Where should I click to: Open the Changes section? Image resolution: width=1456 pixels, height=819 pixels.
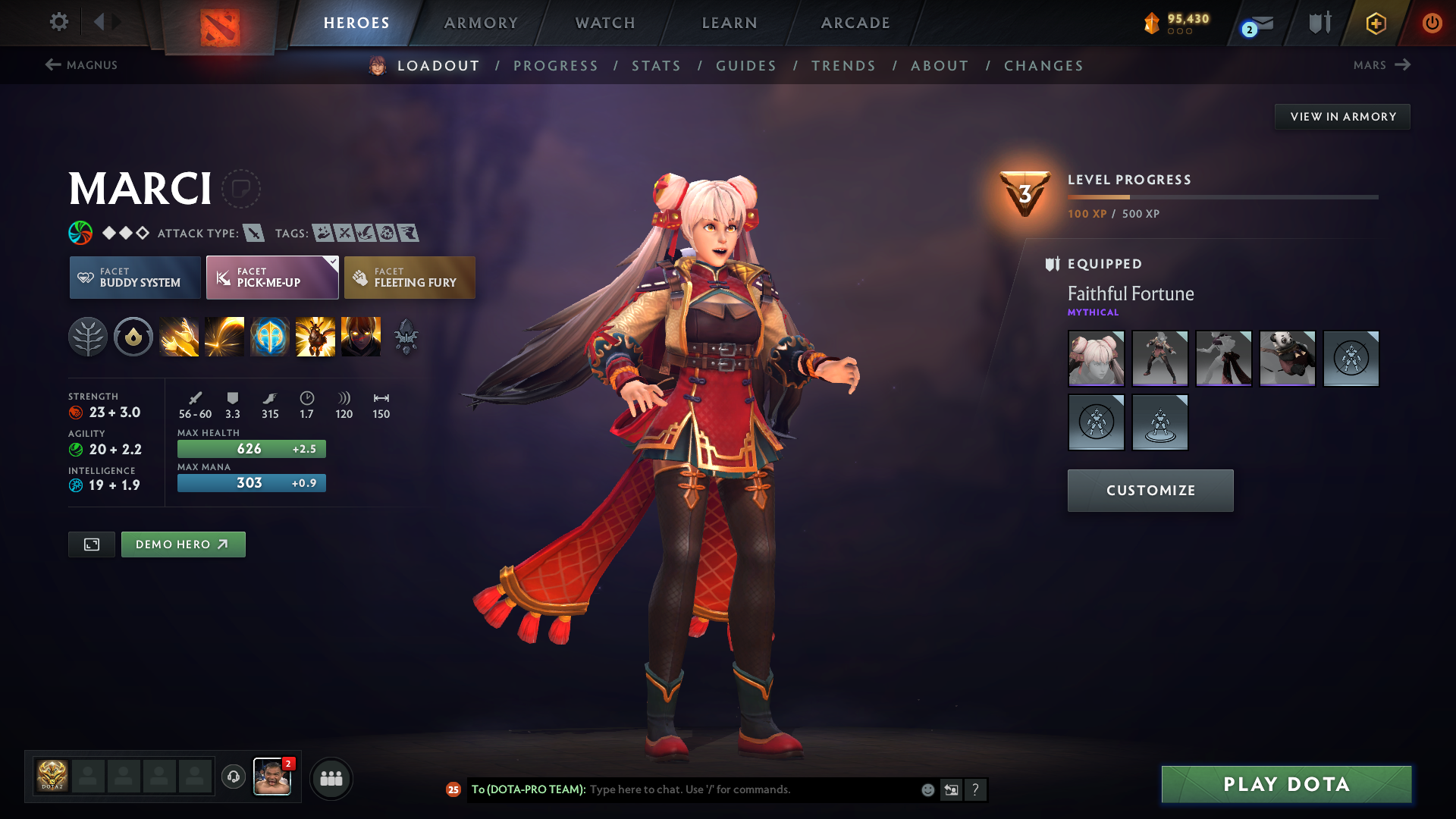tap(1043, 66)
